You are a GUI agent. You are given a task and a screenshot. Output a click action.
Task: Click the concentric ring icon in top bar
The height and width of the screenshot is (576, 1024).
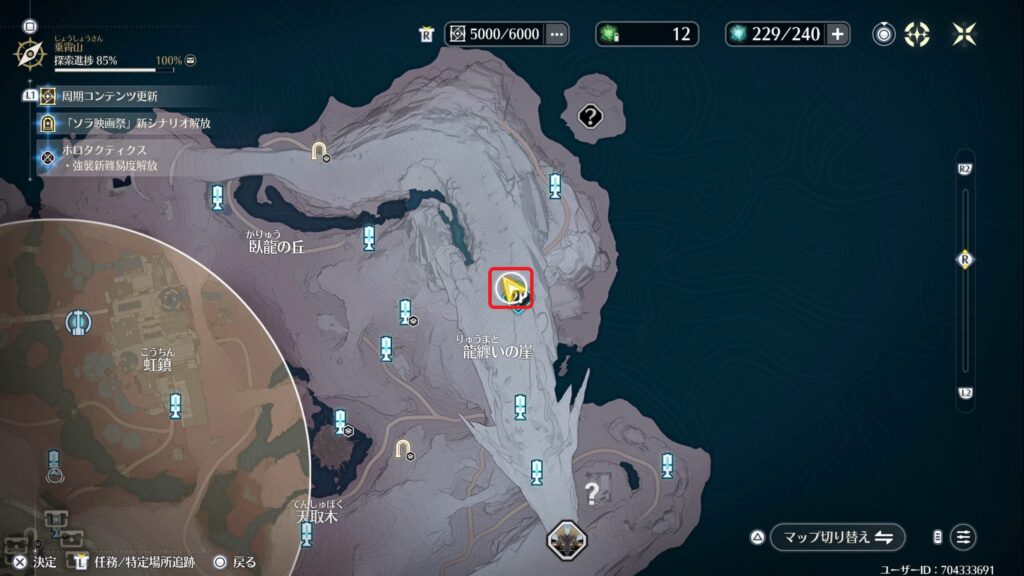point(884,34)
